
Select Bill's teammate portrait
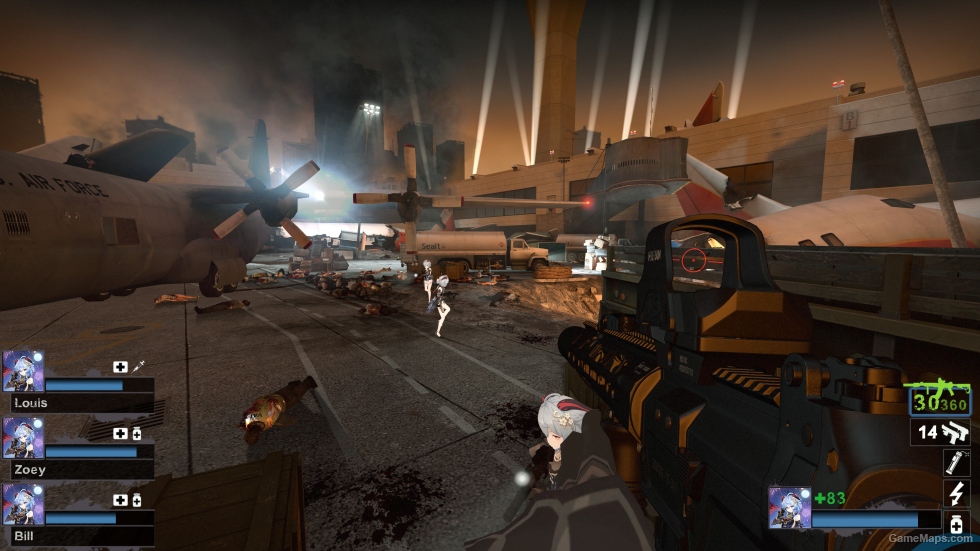[x=23, y=504]
